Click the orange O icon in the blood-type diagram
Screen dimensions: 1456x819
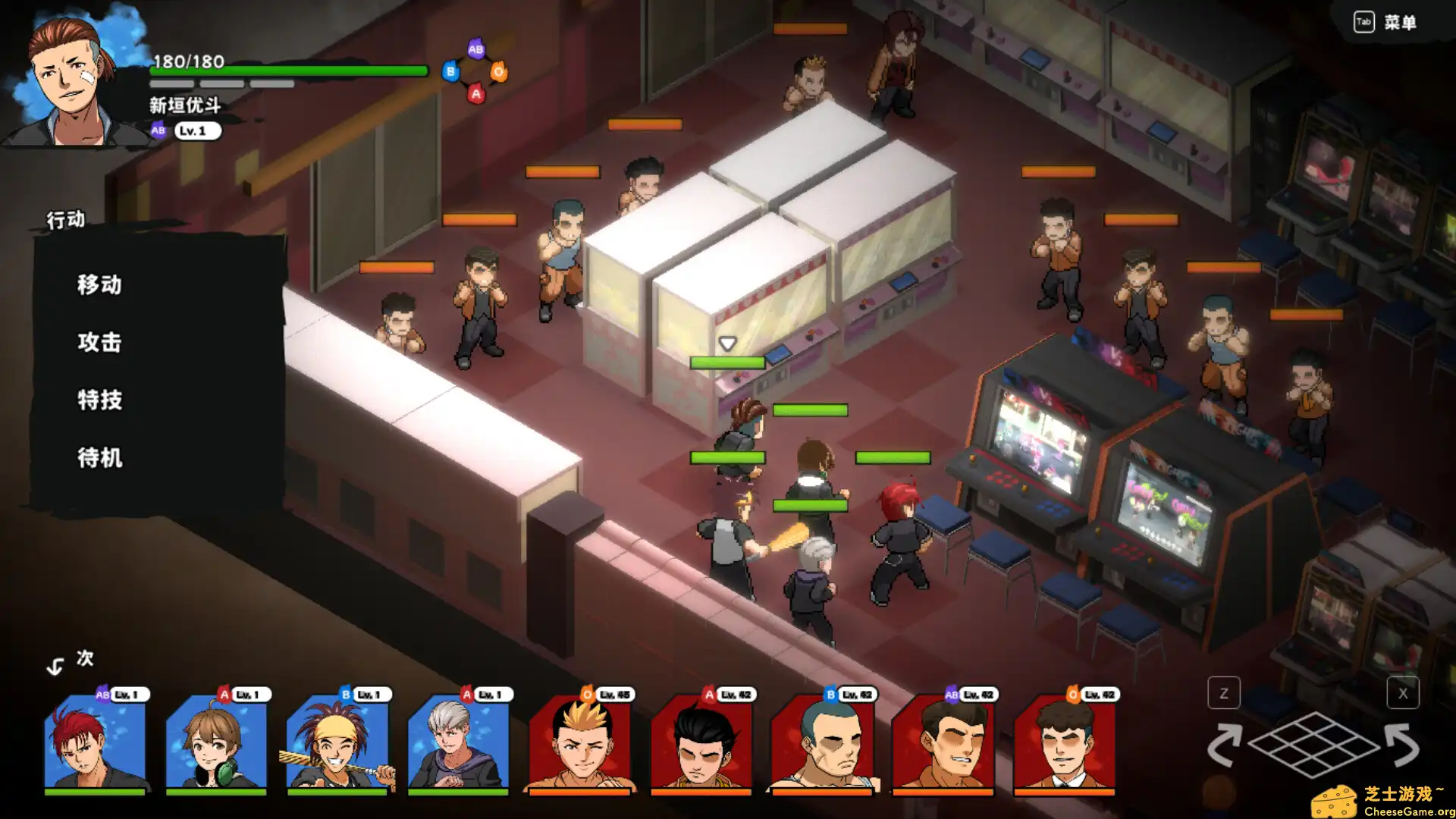point(499,72)
